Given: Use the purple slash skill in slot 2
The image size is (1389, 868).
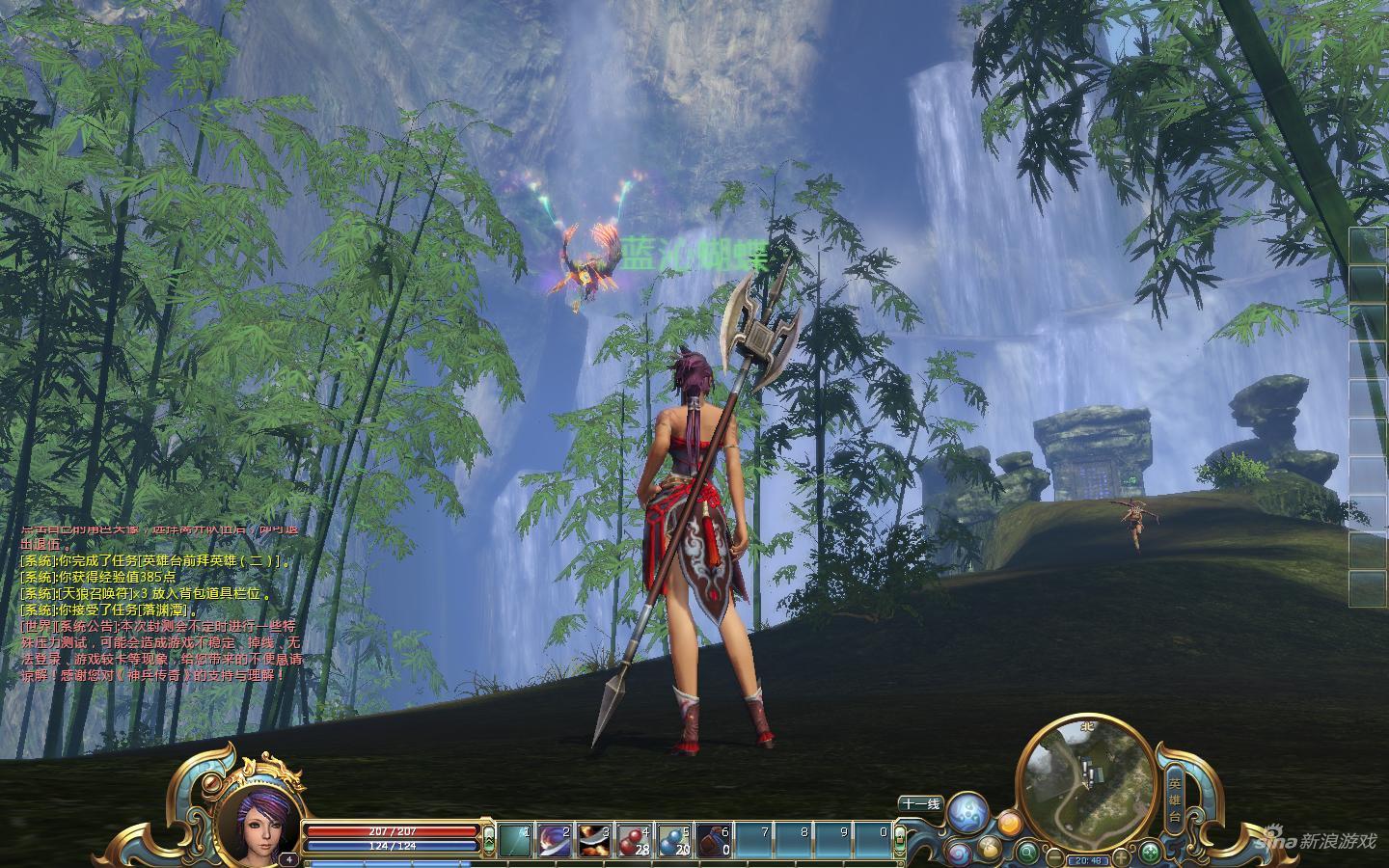Looking at the screenshot, I should tap(555, 840).
